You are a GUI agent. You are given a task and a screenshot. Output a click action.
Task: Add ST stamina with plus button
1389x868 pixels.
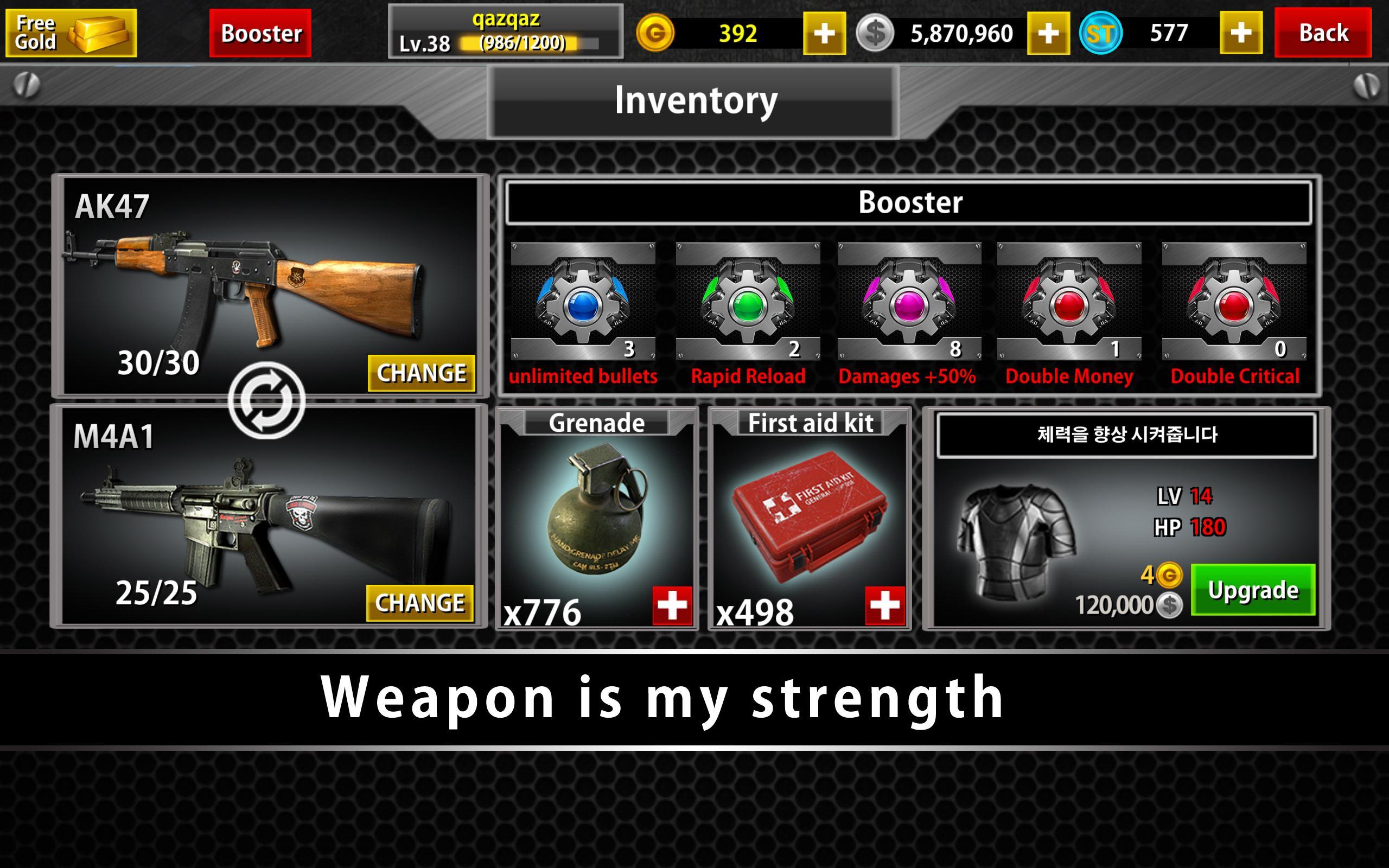pos(1240,33)
